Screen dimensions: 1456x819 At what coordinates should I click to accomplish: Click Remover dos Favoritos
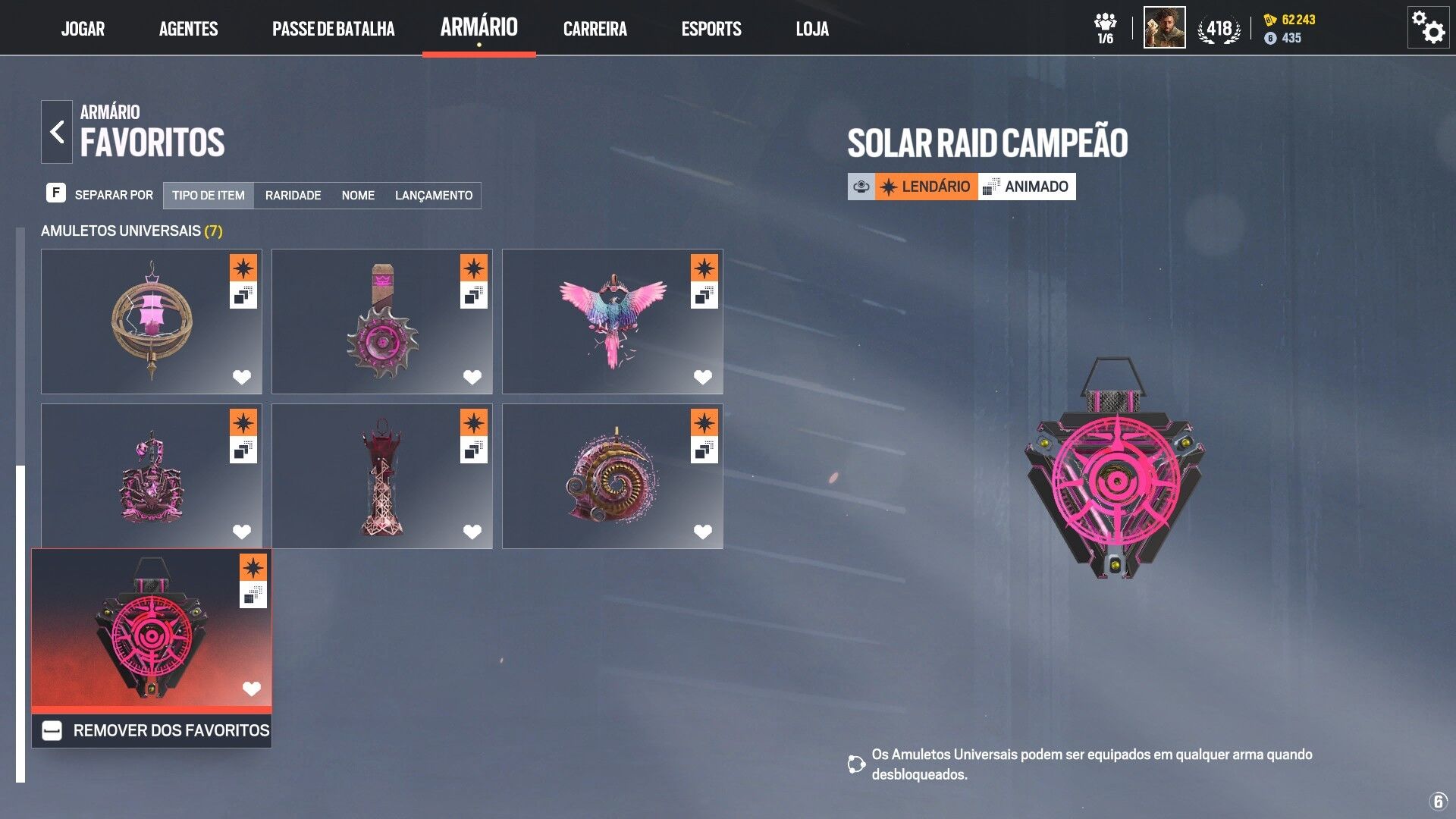152,730
